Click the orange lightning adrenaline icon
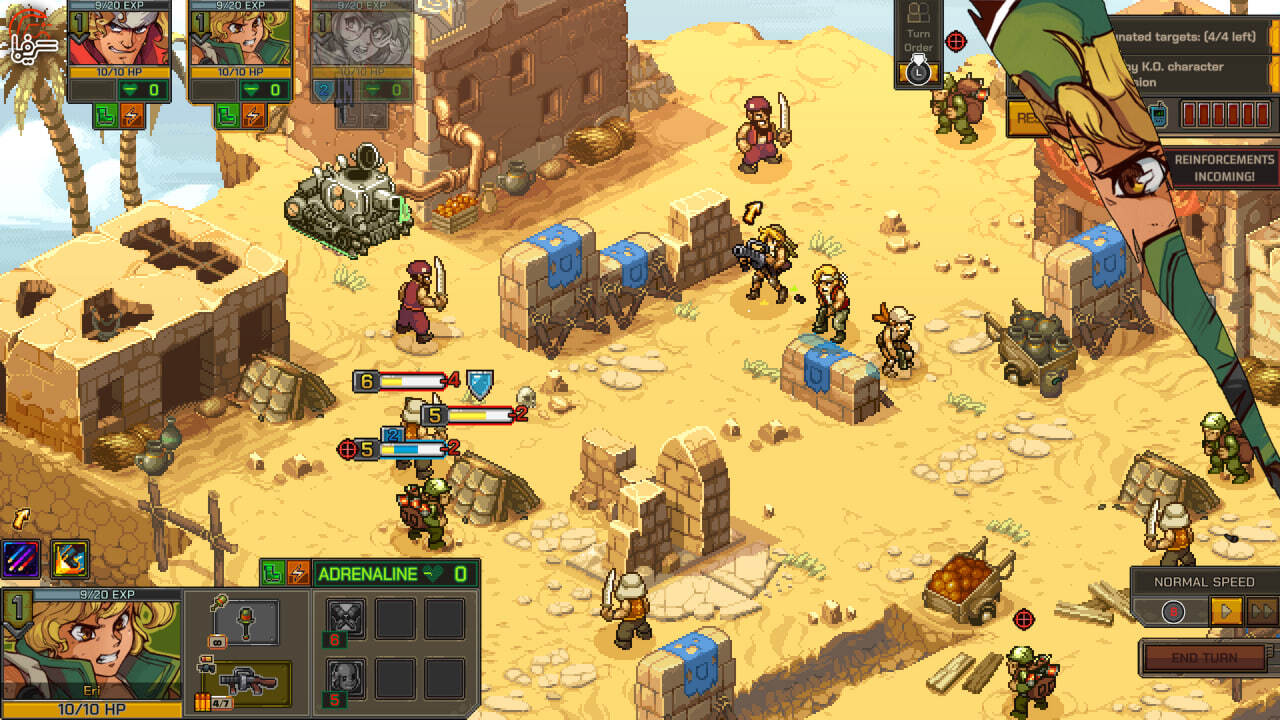1280x720 pixels. tap(297, 571)
